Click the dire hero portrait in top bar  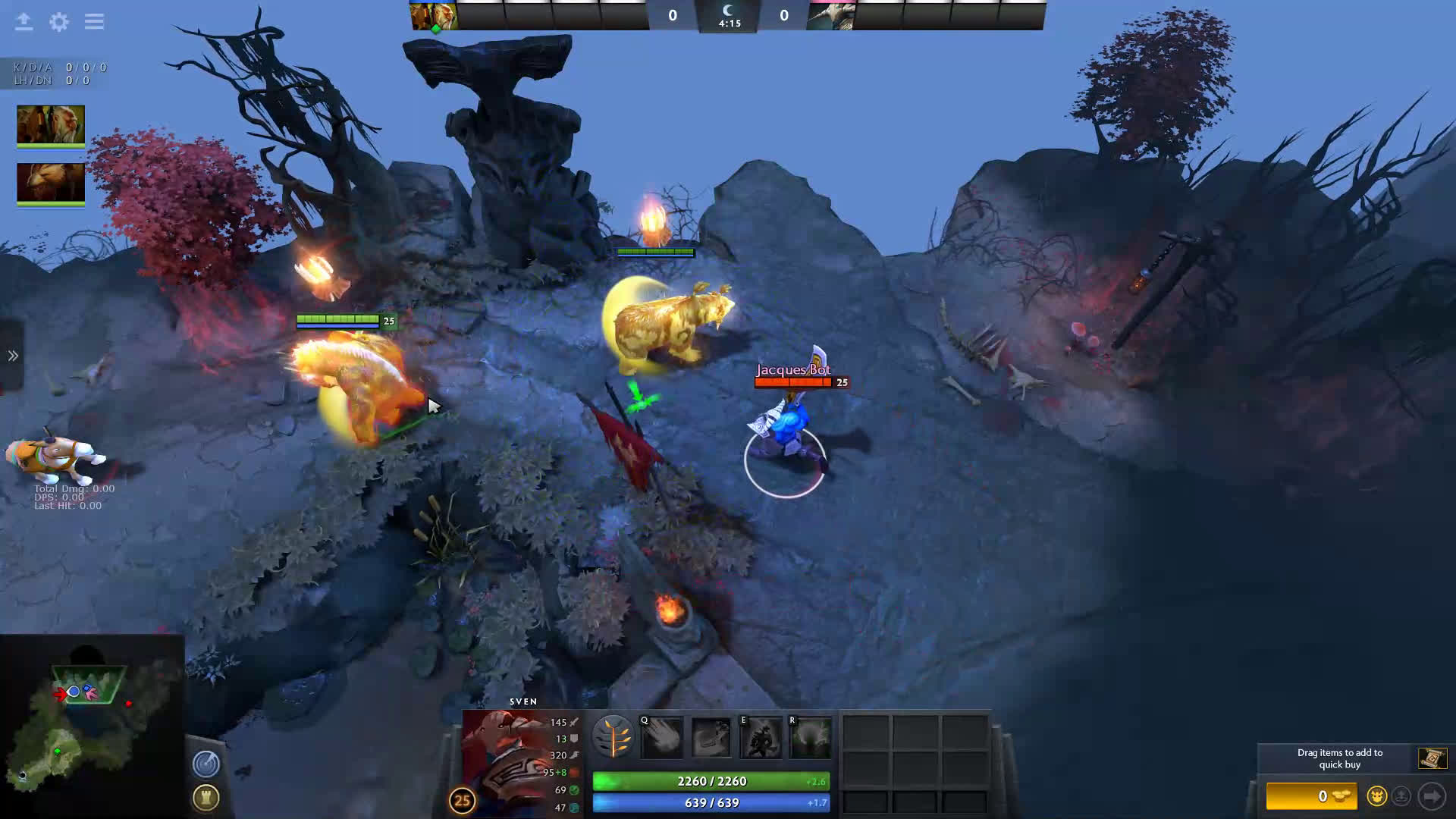(831, 15)
